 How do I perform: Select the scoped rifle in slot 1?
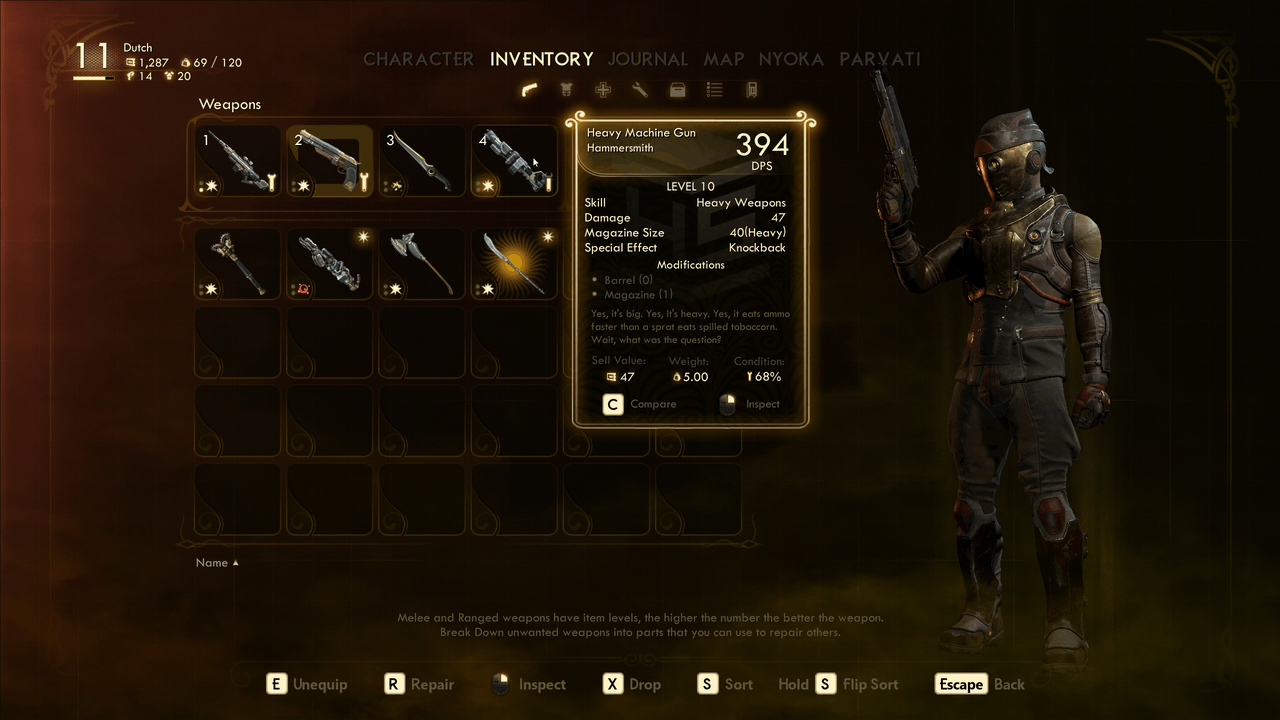click(238, 161)
